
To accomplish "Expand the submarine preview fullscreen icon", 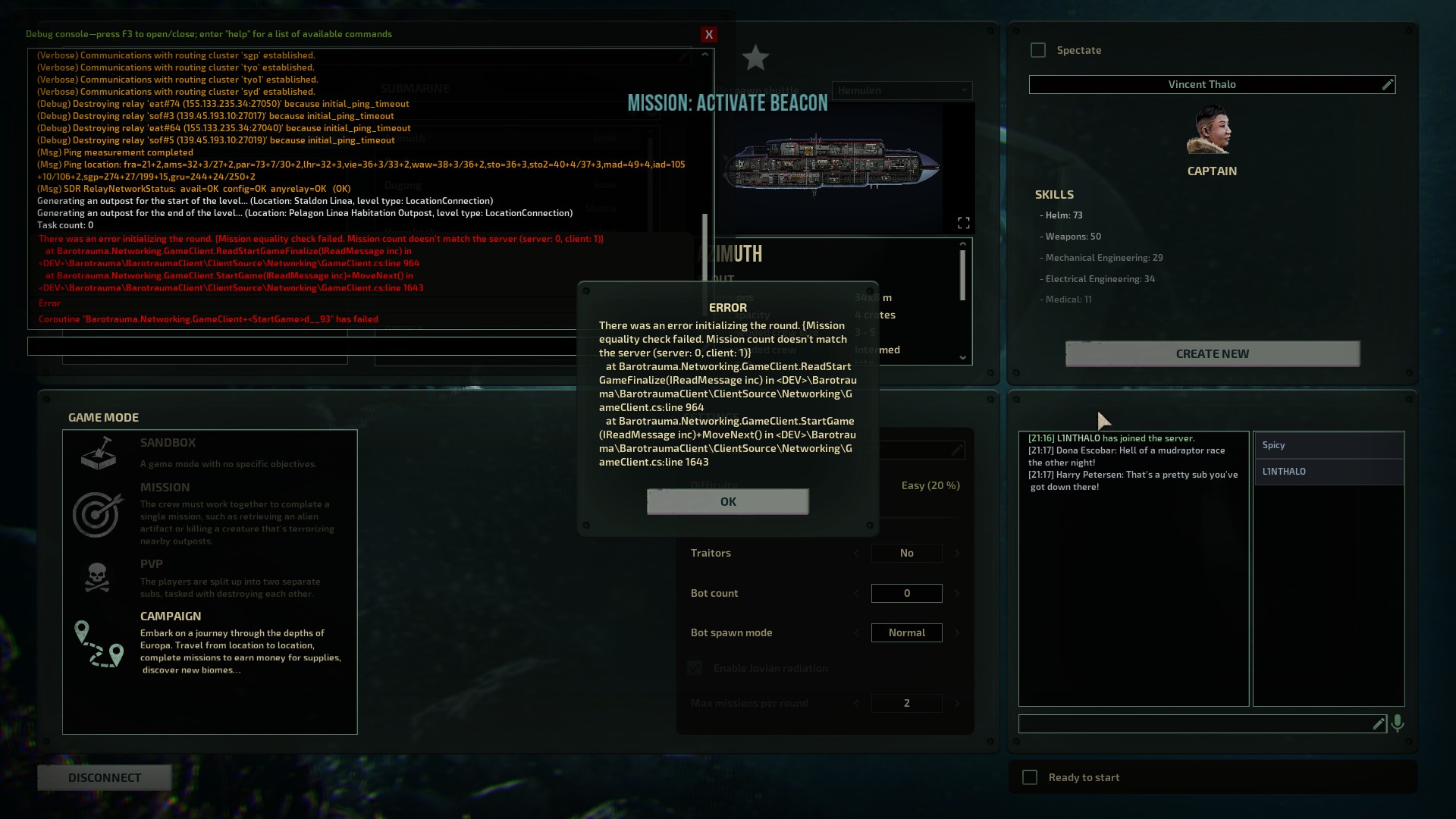I will tap(964, 222).
